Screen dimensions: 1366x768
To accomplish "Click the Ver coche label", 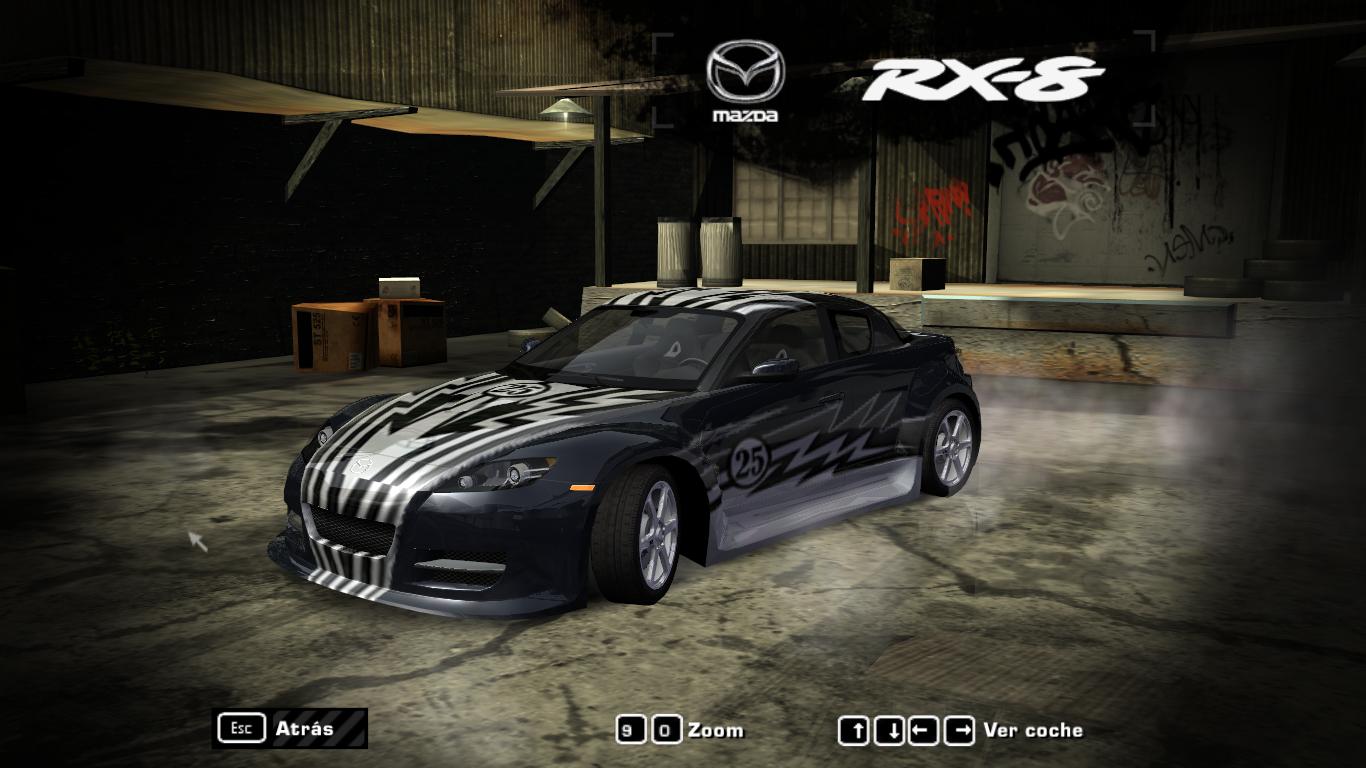I will tap(1034, 730).
